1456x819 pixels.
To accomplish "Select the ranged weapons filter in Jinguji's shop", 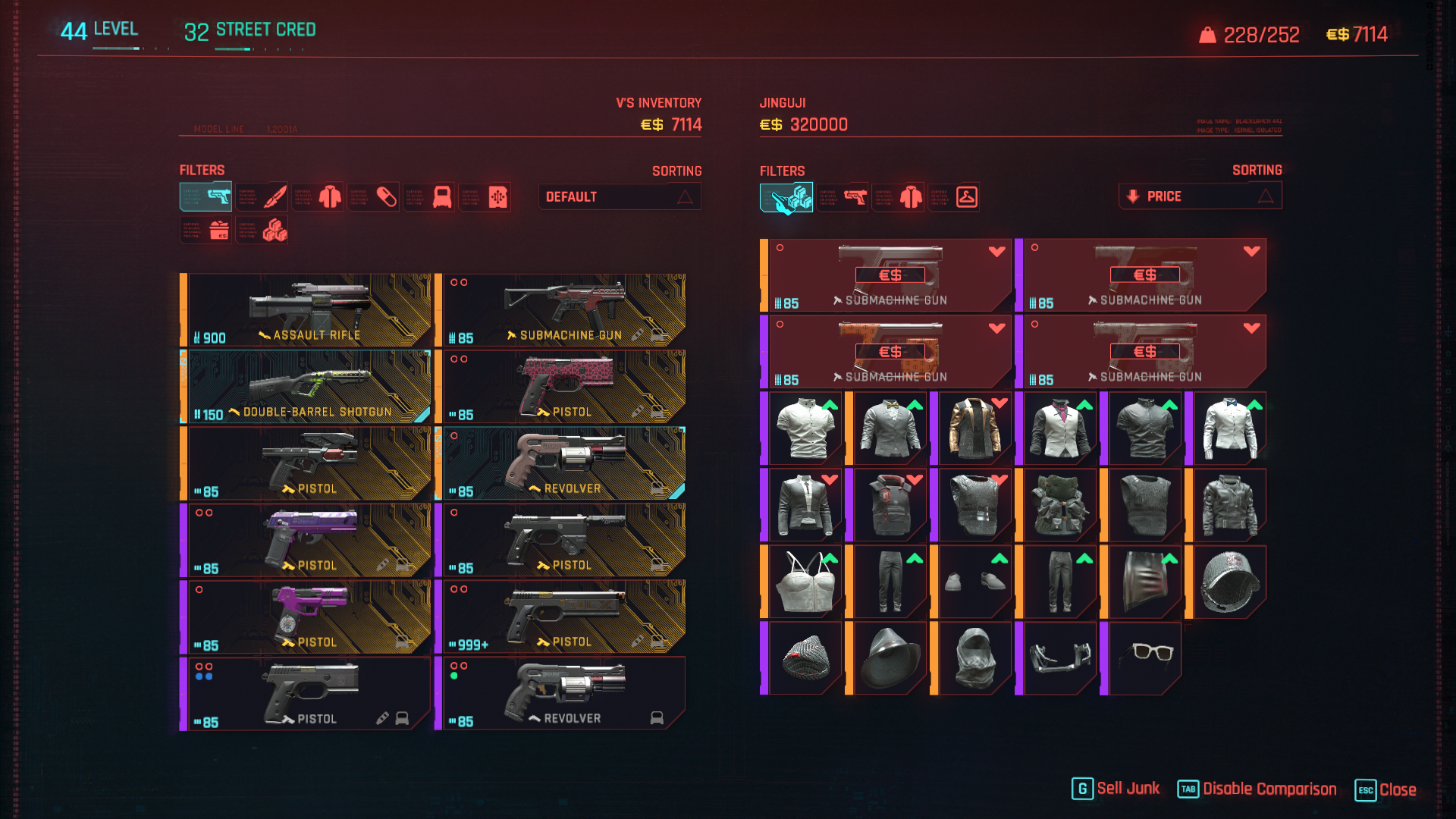I will click(843, 197).
